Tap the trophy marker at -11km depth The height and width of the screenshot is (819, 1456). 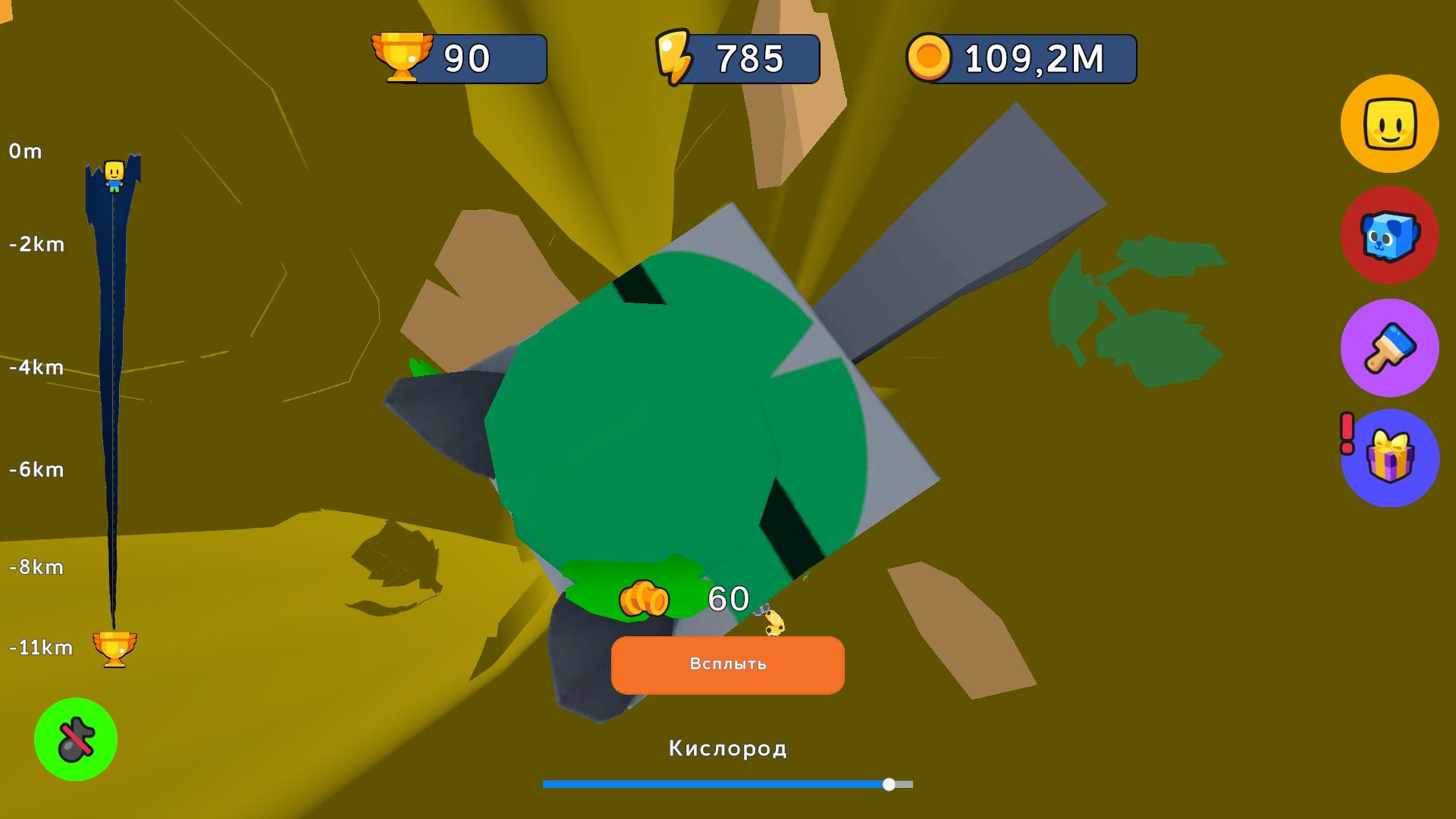tap(114, 648)
